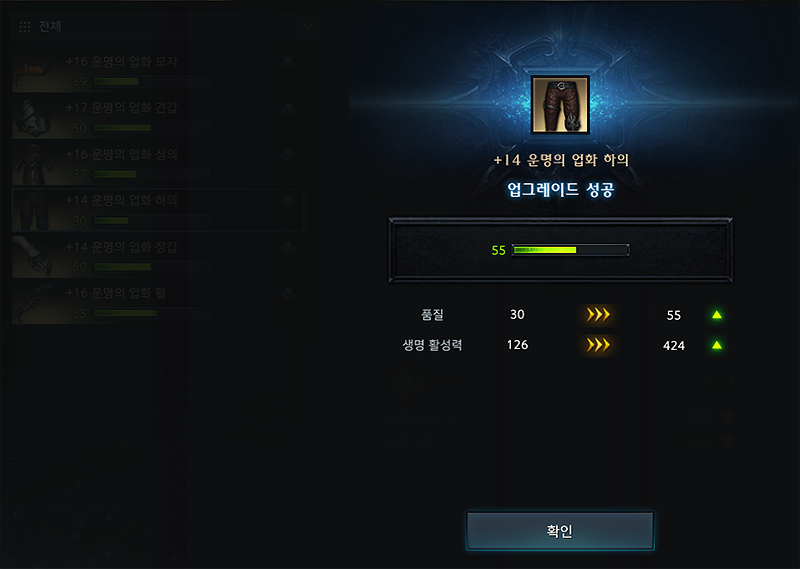Choose the +16 운명의 업화 상의 row
The height and width of the screenshot is (569, 800).
click(x=155, y=163)
